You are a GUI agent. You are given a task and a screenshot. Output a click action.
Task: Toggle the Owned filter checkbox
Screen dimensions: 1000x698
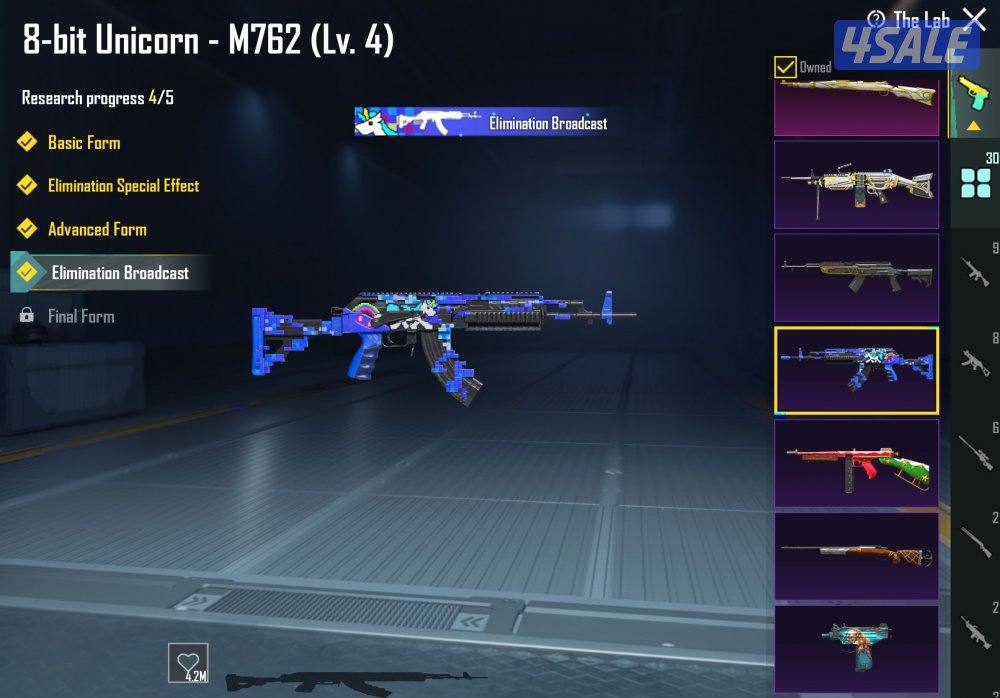[x=785, y=67]
